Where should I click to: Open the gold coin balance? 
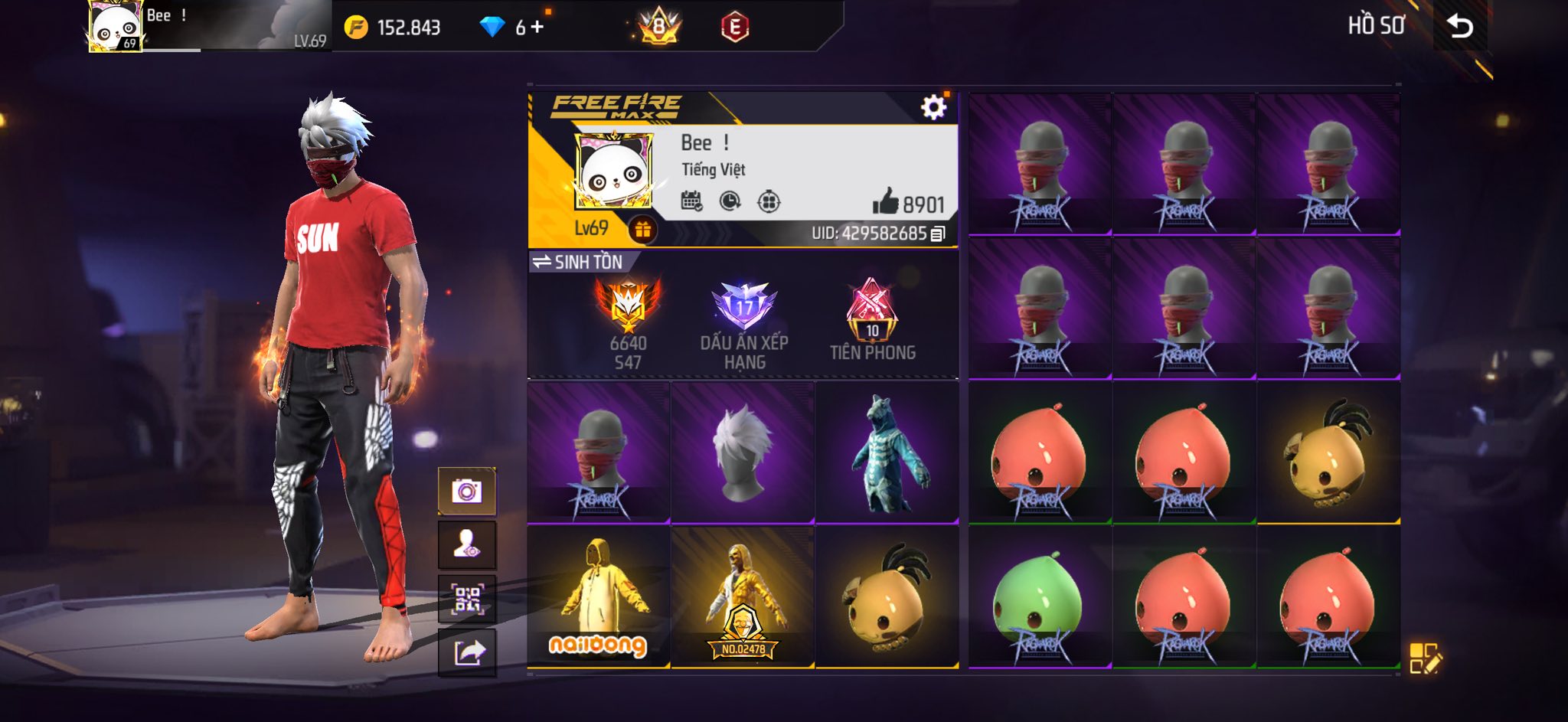point(393,28)
